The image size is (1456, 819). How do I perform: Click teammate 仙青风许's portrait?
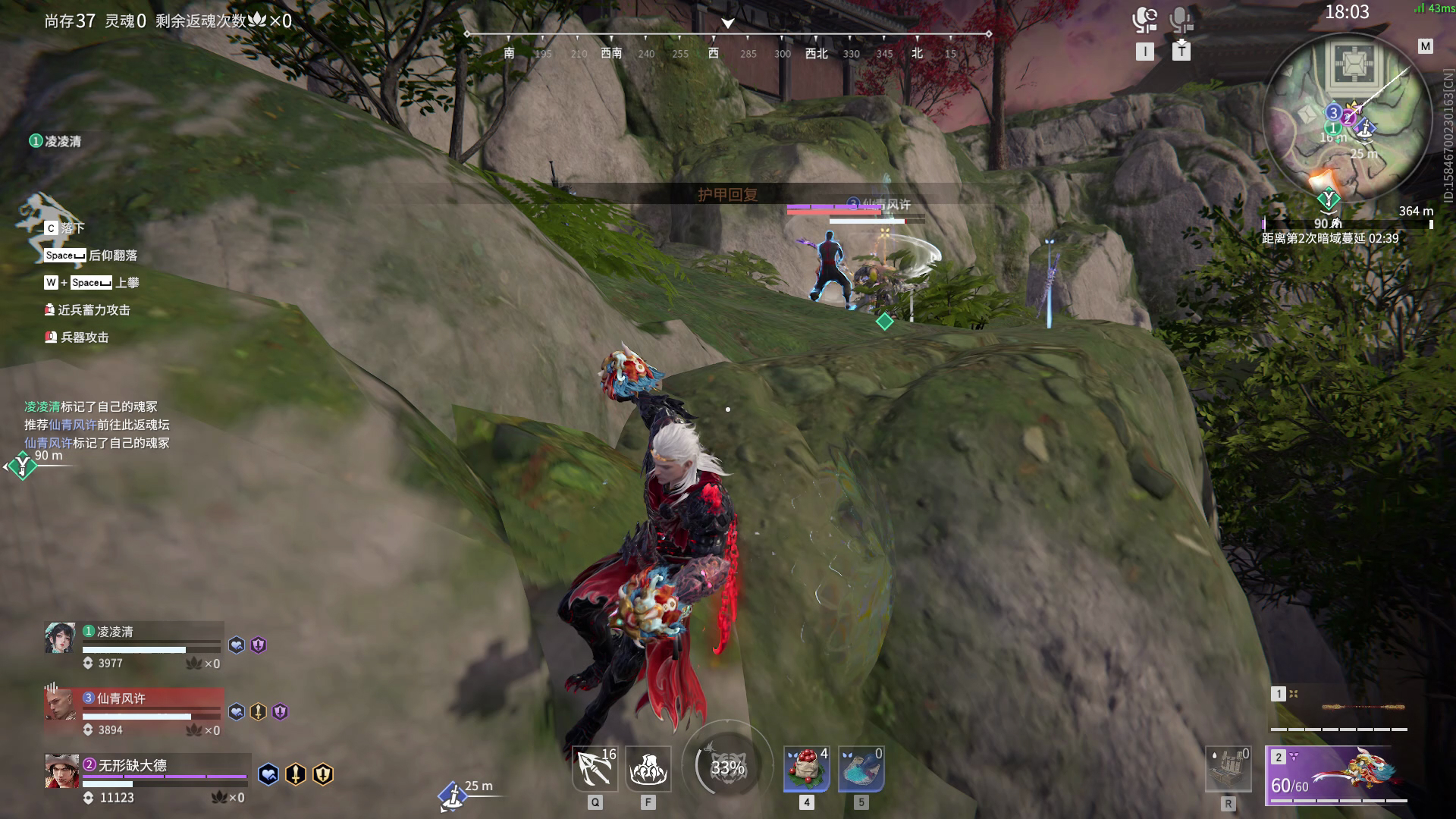[x=61, y=704]
